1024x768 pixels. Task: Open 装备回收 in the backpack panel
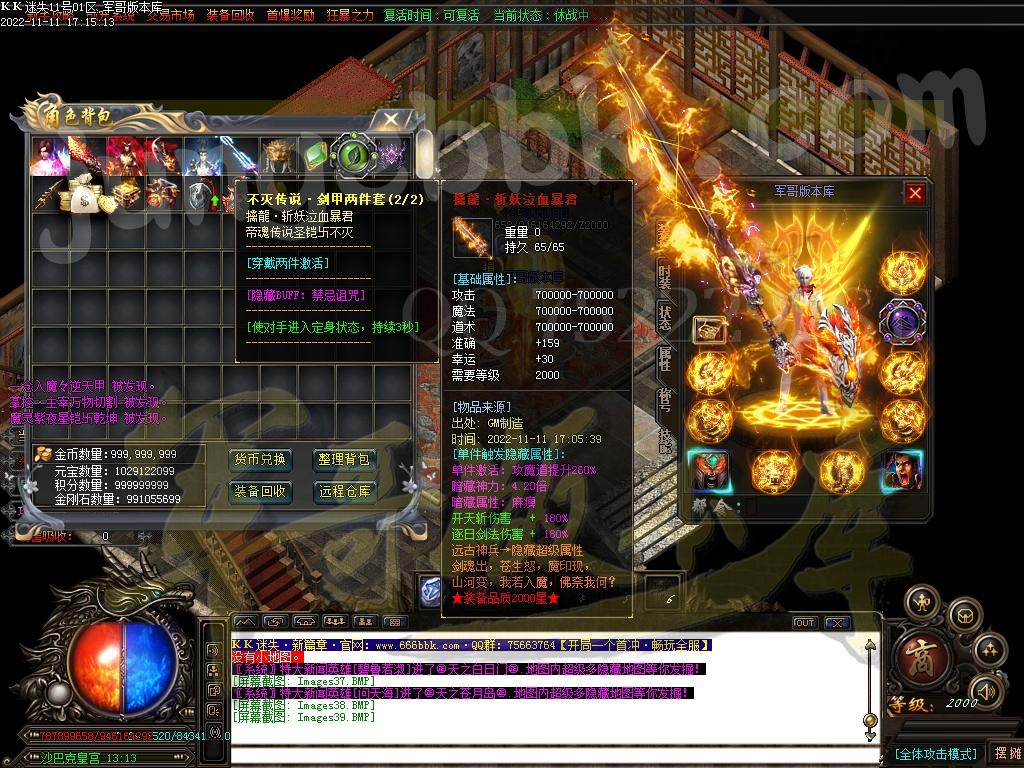(260, 491)
